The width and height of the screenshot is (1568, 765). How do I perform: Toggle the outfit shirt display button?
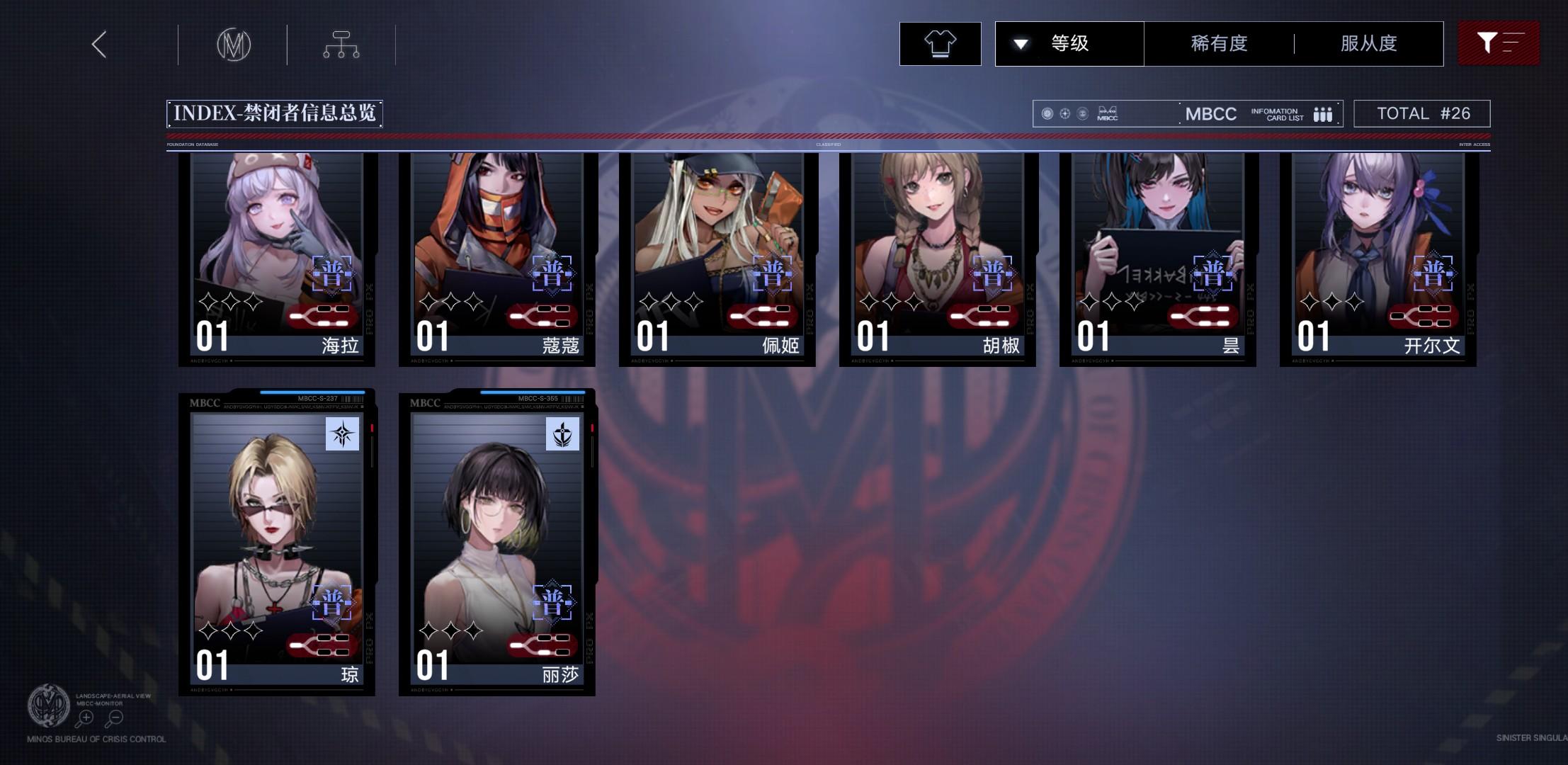[x=940, y=44]
